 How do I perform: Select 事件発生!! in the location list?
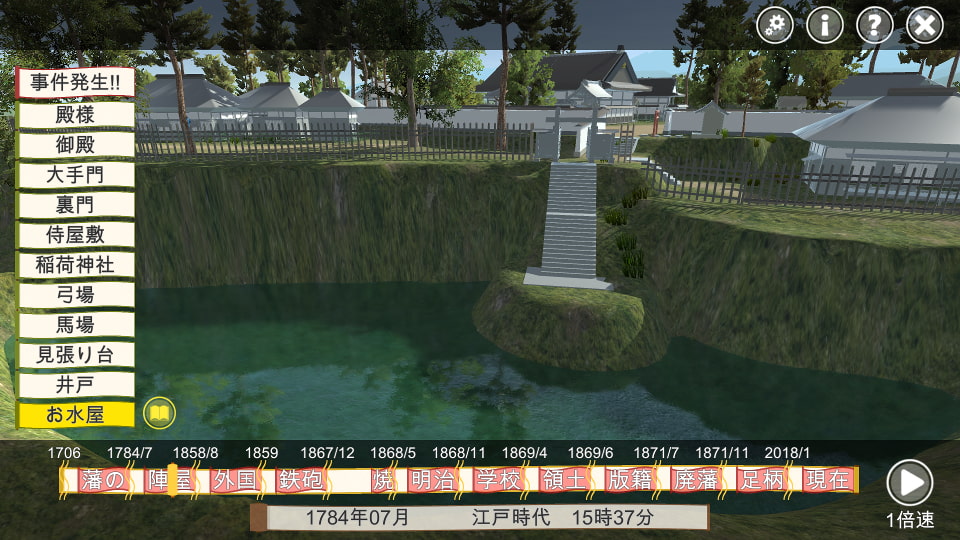pos(75,83)
